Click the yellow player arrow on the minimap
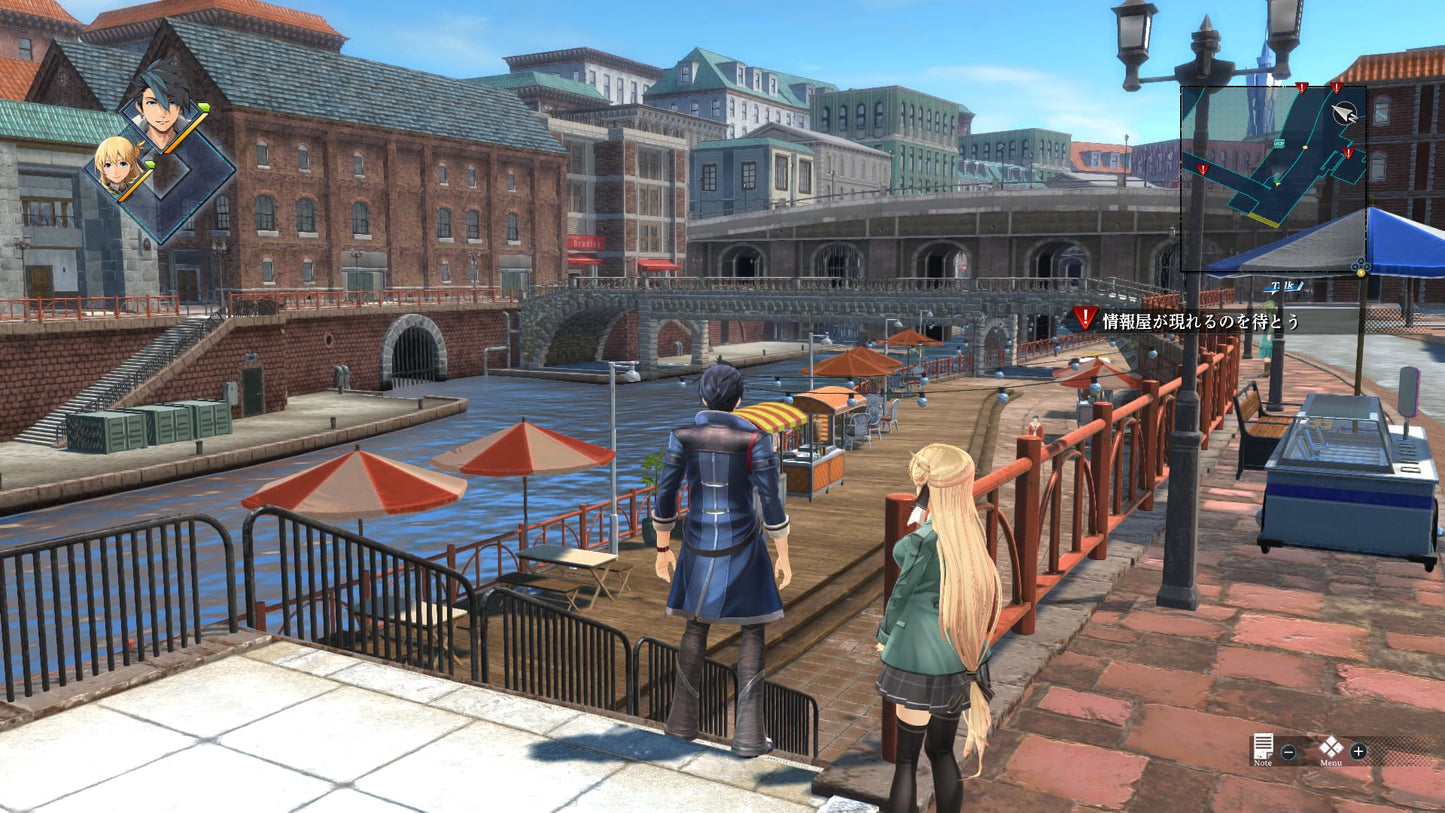 pyautogui.click(x=1276, y=182)
